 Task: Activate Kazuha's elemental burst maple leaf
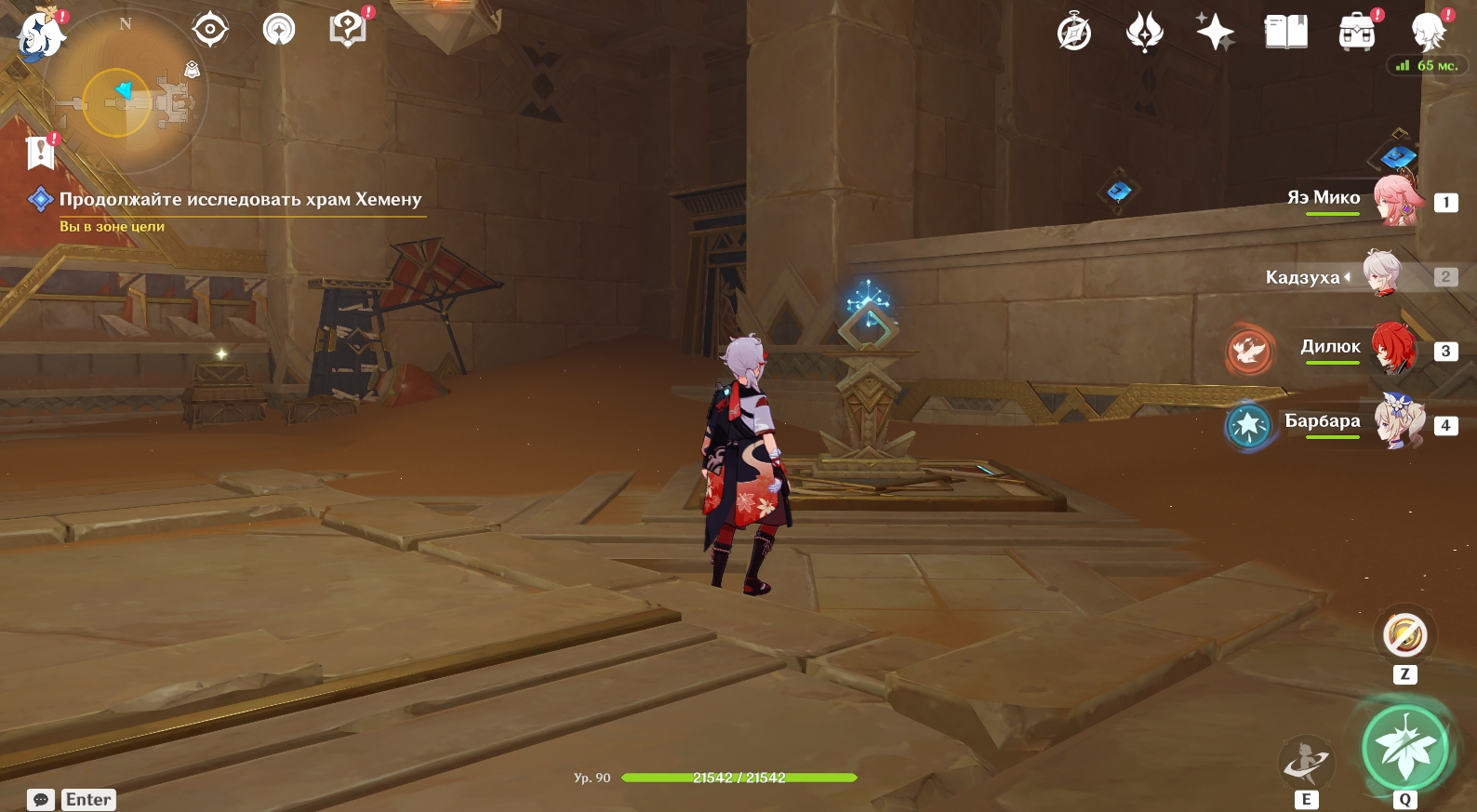[1404, 748]
